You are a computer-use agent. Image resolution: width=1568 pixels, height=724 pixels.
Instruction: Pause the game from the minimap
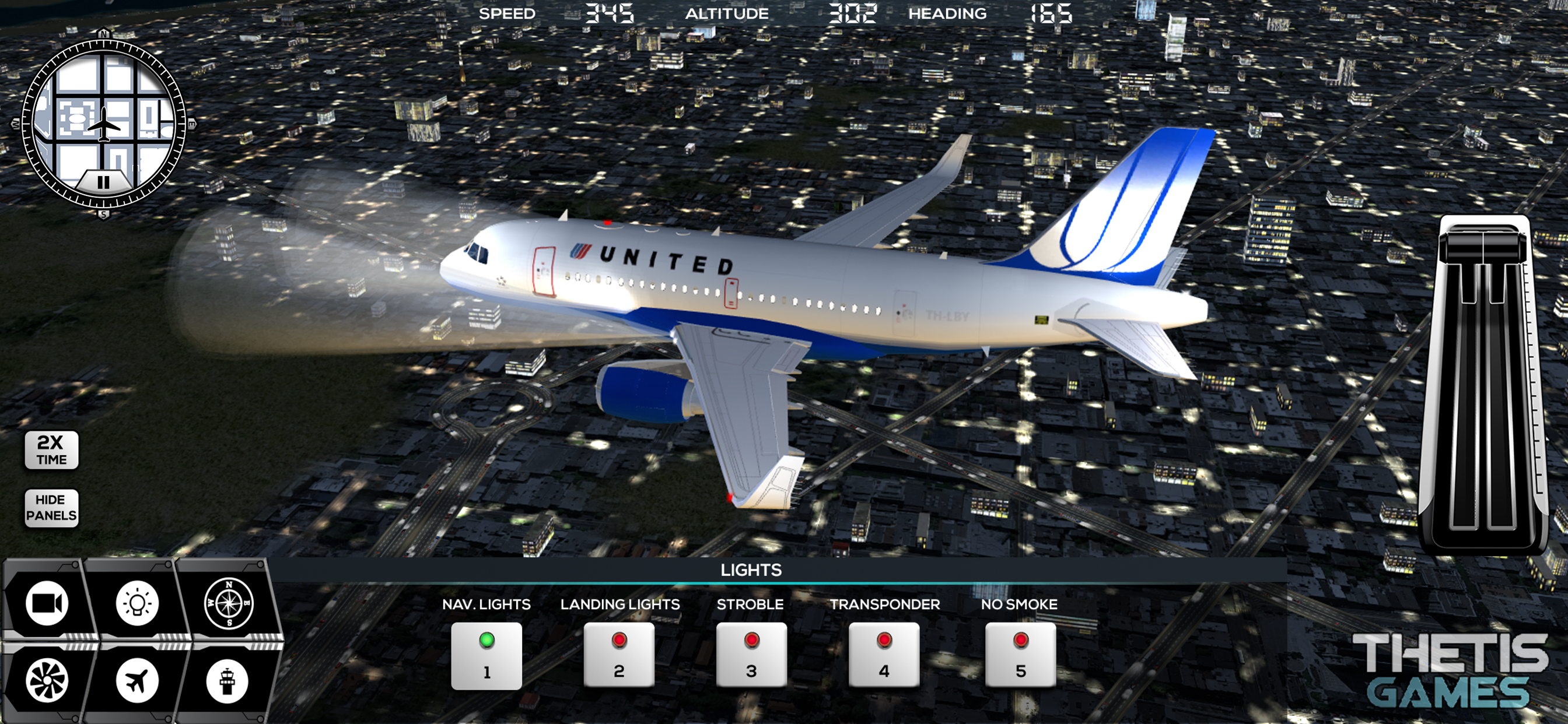103,182
